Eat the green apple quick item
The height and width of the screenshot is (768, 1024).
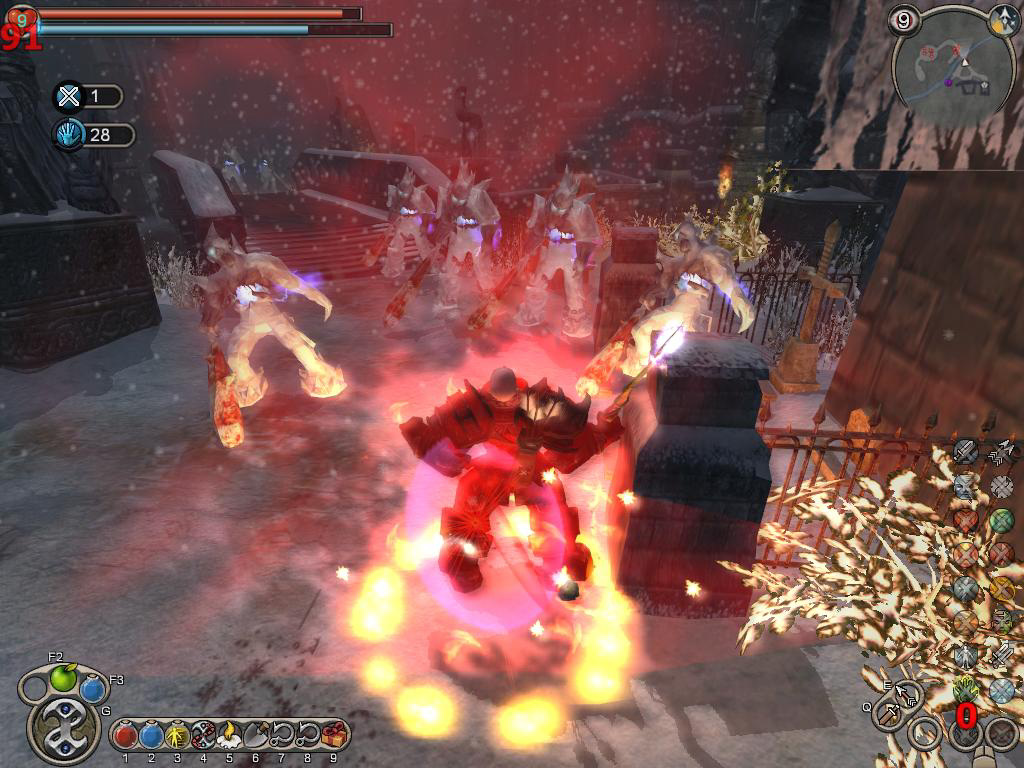click(64, 678)
